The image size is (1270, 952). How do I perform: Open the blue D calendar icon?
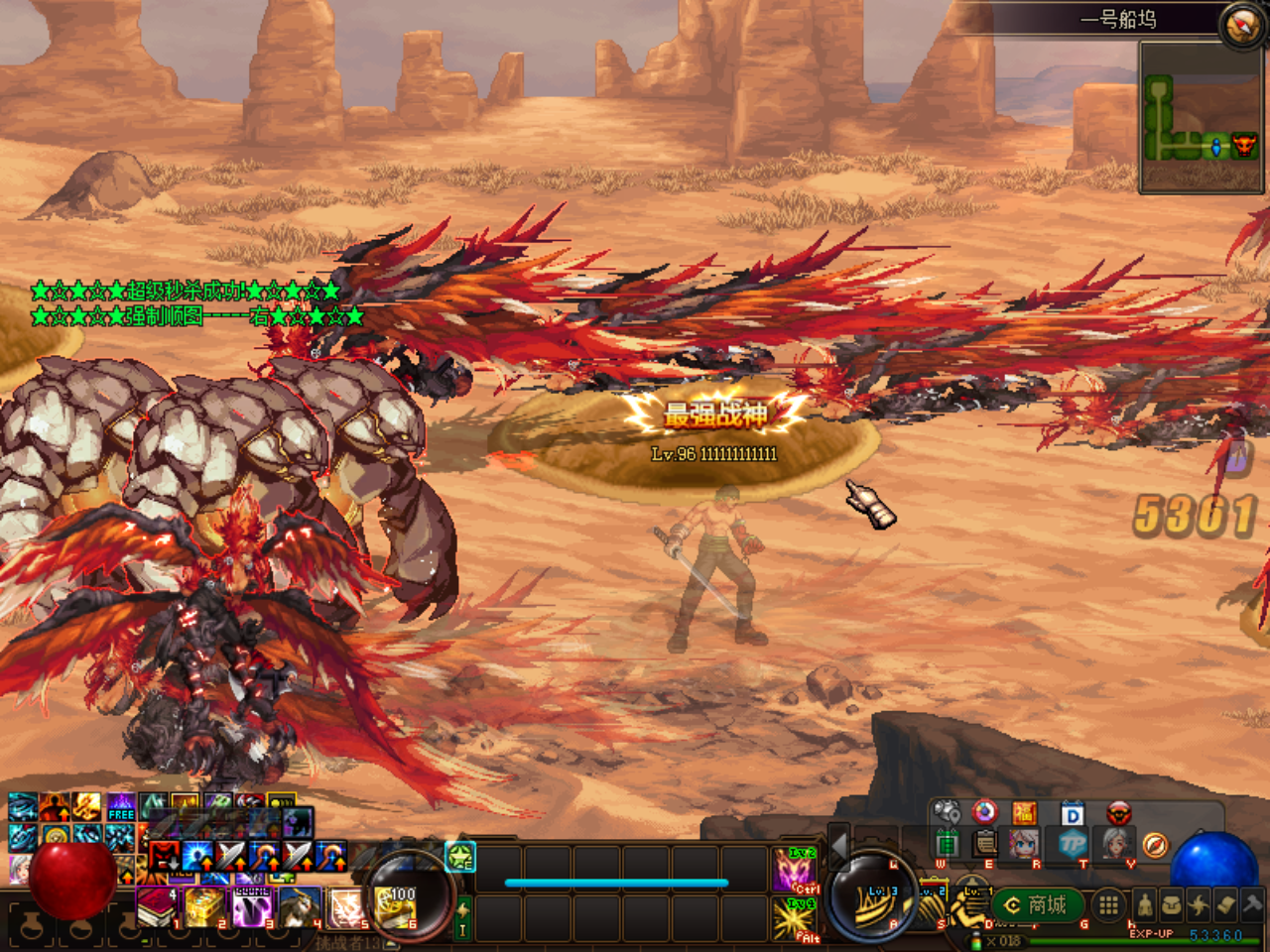tap(1072, 815)
